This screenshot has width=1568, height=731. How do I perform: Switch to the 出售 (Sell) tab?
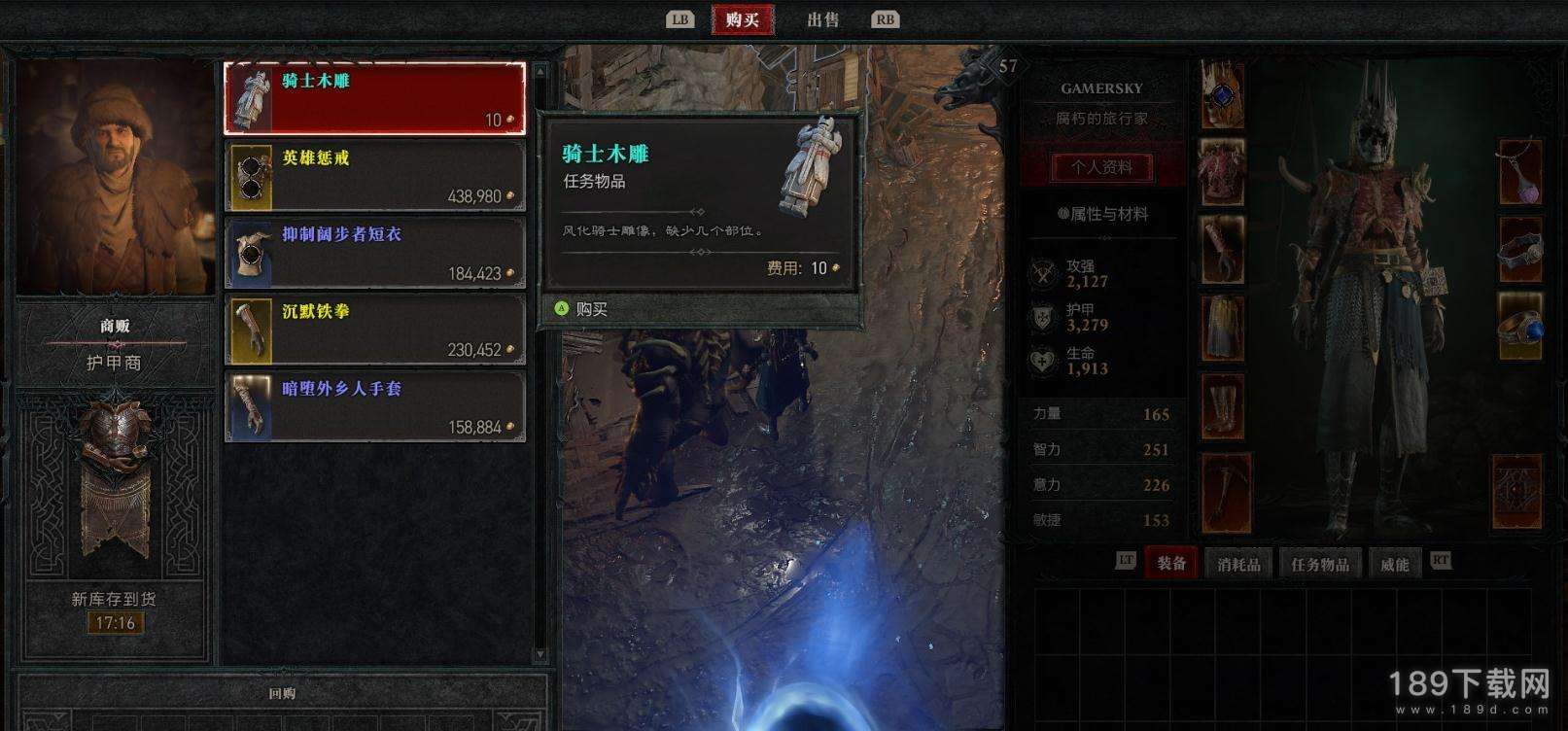click(x=822, y=19)
